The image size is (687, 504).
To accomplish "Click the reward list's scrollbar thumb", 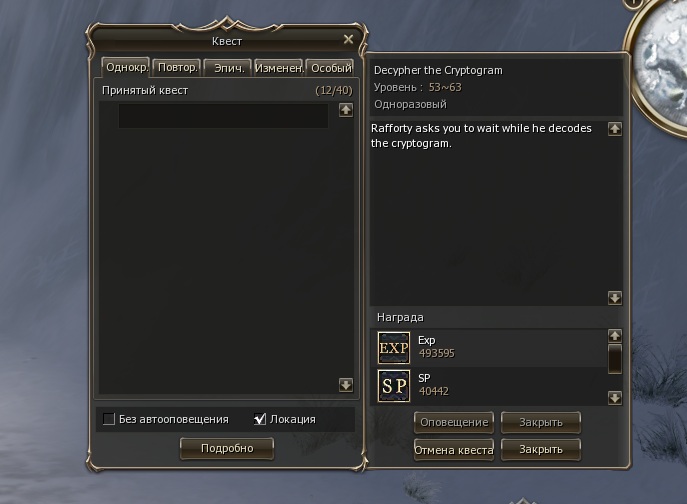I will (615, 358).
